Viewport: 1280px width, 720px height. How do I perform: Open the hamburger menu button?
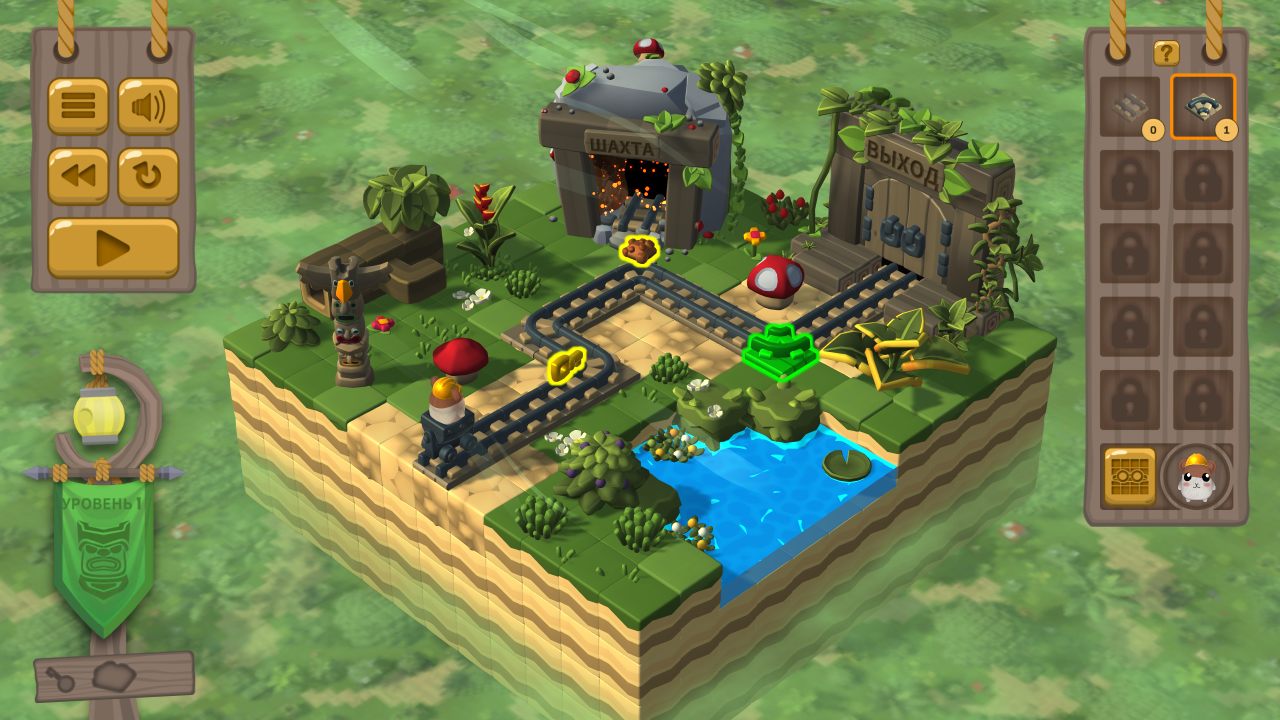click(78, 106)
